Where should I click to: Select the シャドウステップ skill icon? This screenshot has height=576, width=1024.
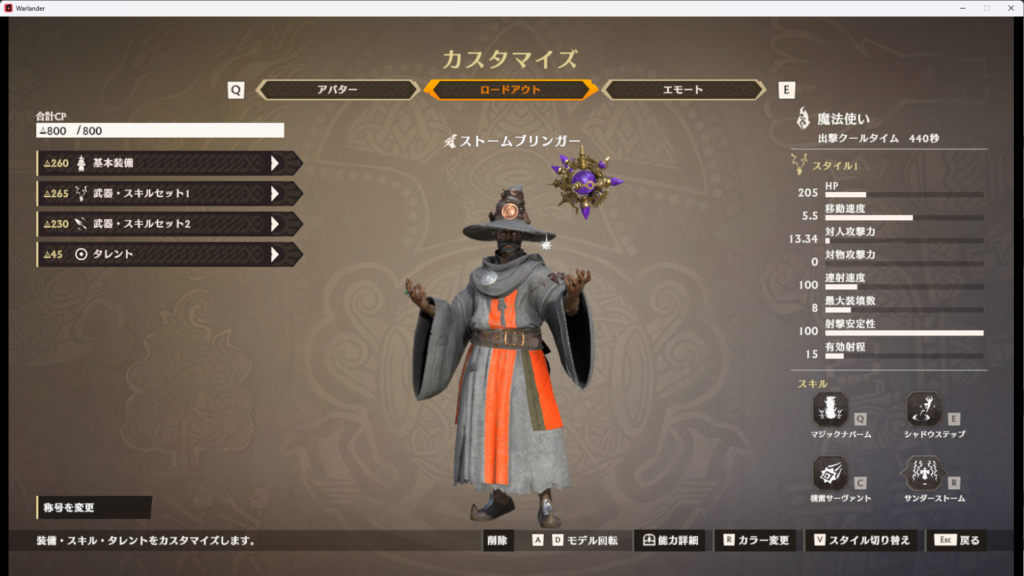(x=924, y=409)
